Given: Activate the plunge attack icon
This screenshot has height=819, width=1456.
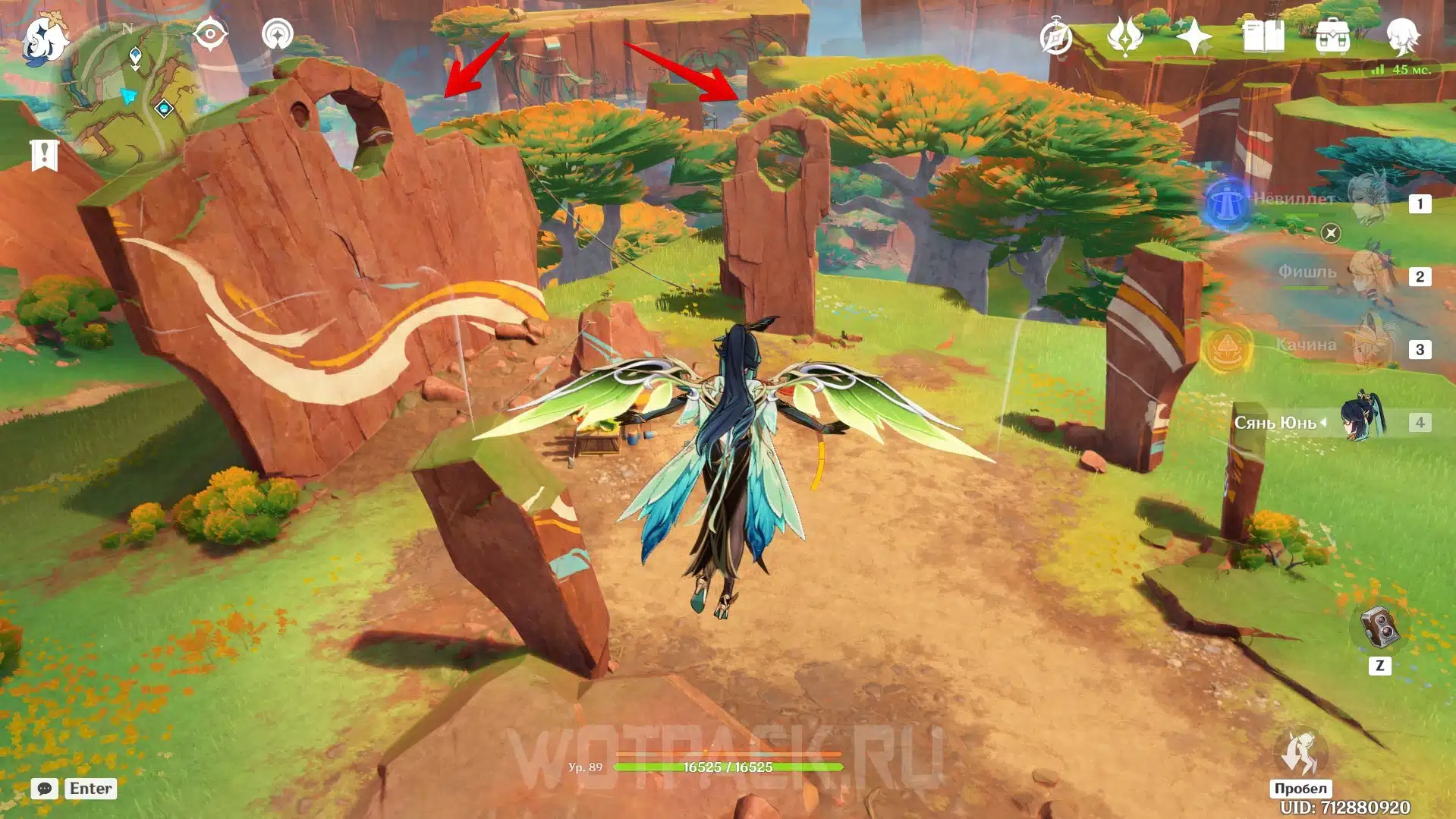Looking at the screenshot, I should pos(1300,754).
